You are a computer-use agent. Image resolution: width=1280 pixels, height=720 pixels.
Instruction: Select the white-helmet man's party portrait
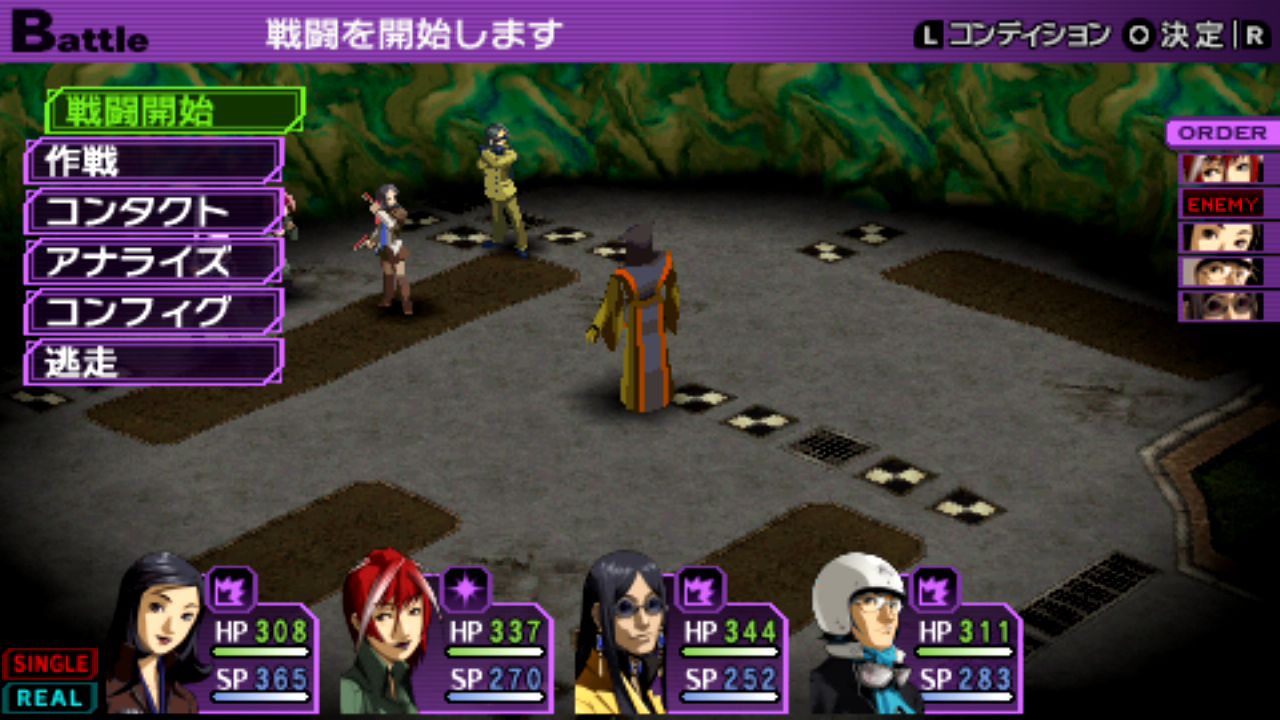pyautogui.click(x=860, y=632)
